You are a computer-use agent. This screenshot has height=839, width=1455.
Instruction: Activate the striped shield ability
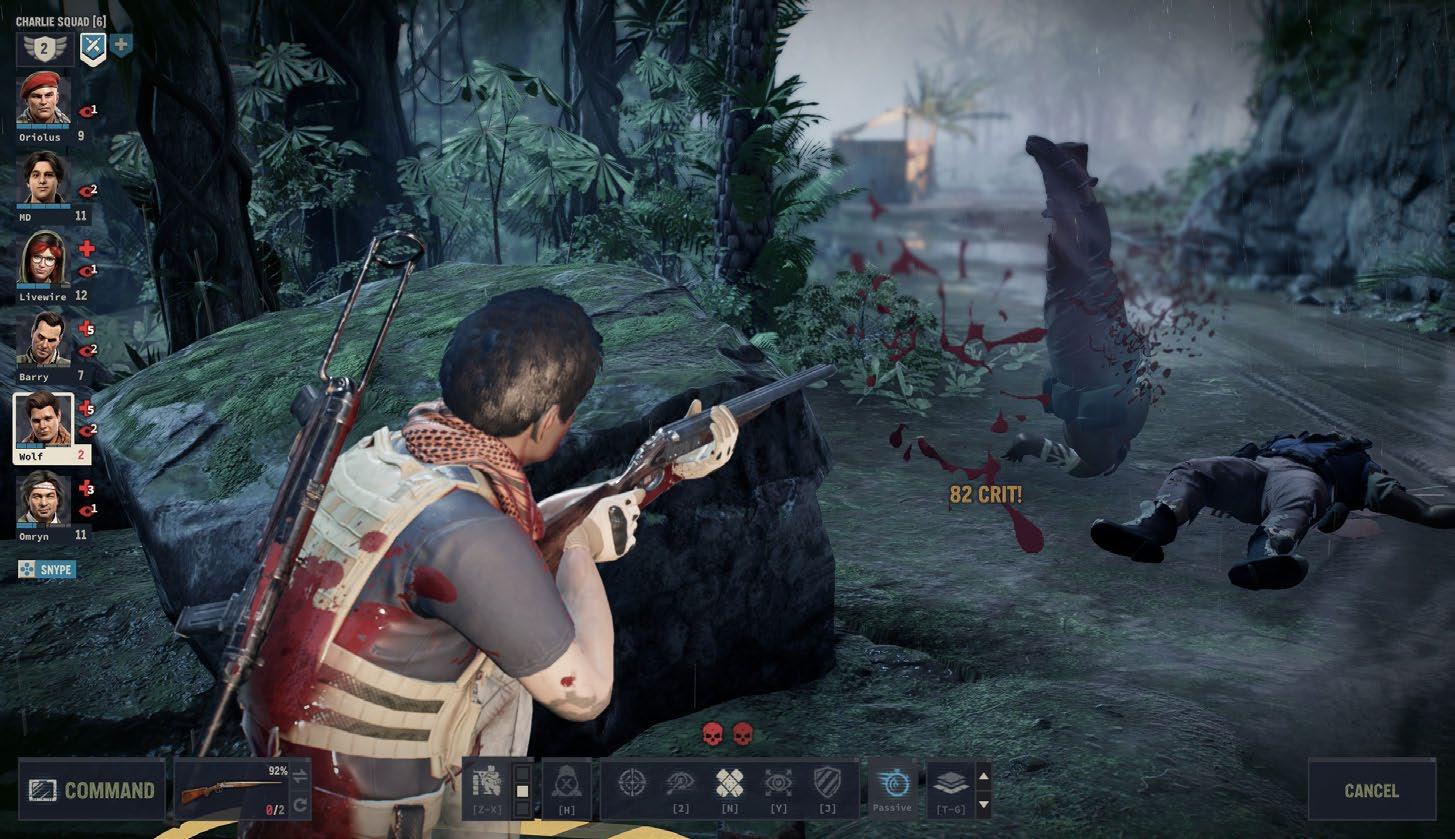[x=826, y=783]
